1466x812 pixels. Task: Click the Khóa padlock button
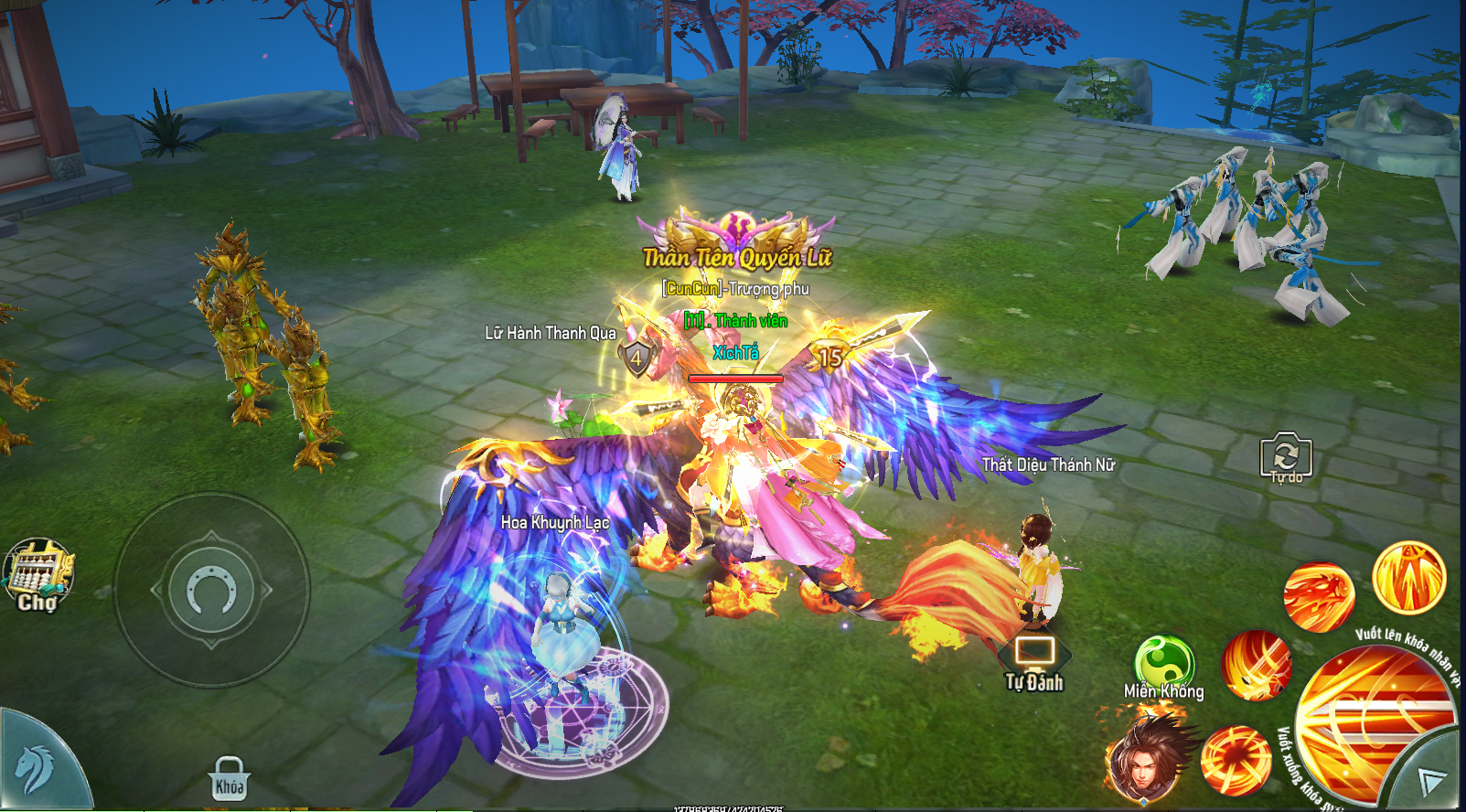229,779
